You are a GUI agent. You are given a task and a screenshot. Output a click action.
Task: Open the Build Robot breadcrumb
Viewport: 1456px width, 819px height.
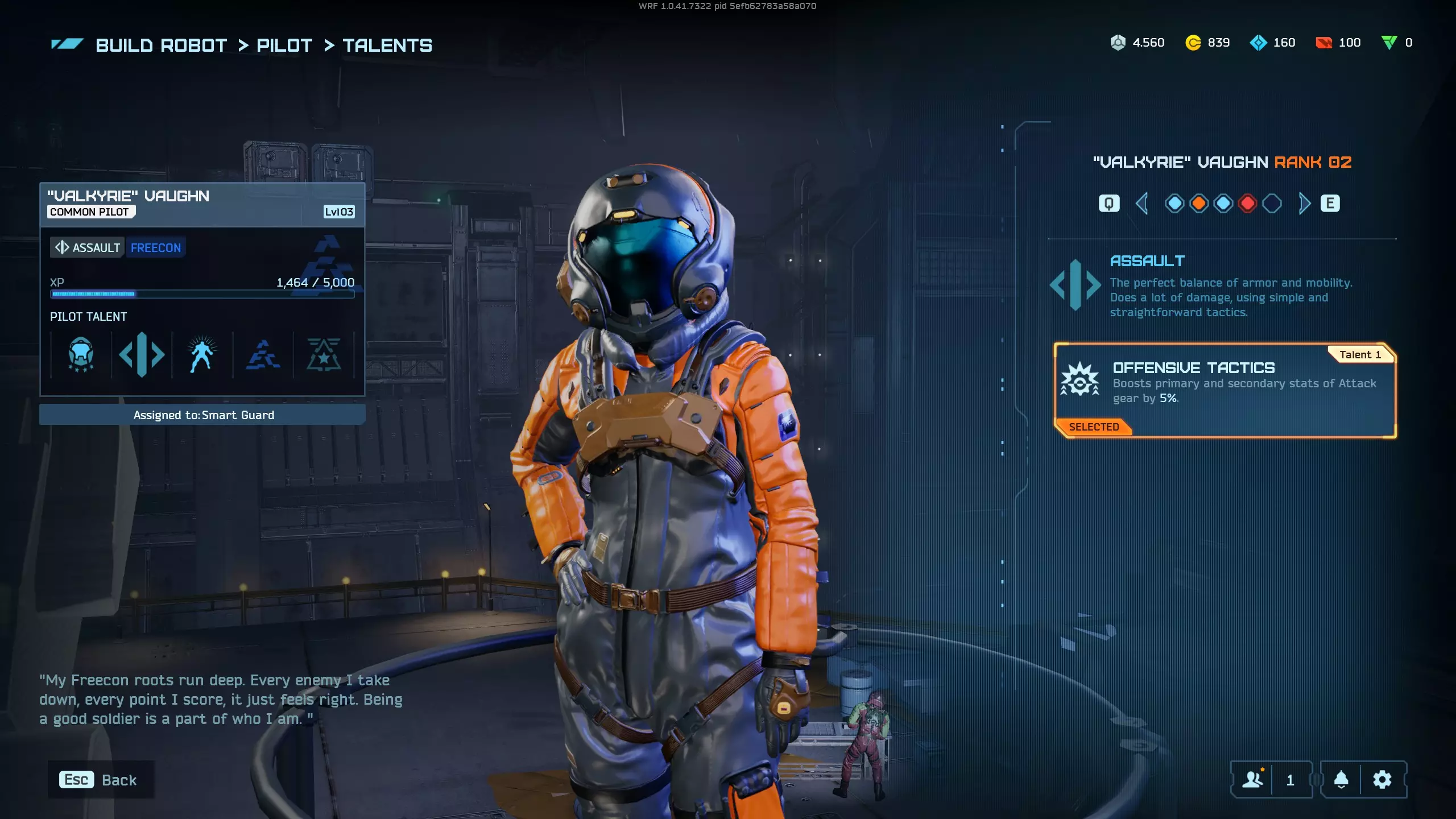[161, 45]
